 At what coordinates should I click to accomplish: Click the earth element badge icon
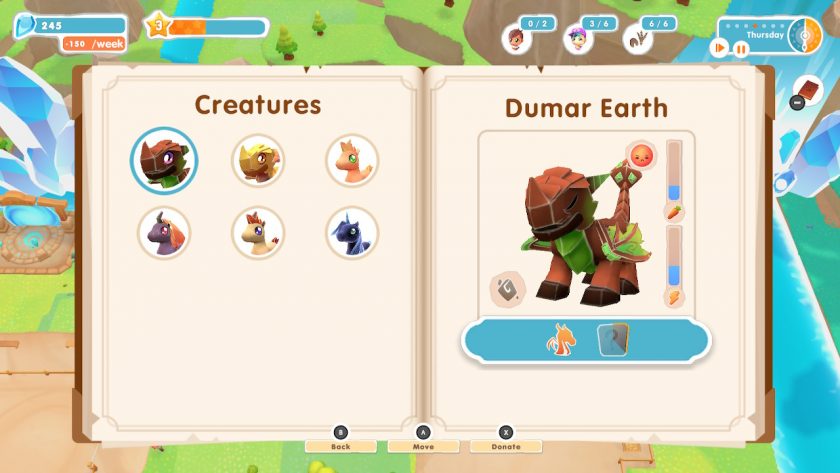click(507, 290)
